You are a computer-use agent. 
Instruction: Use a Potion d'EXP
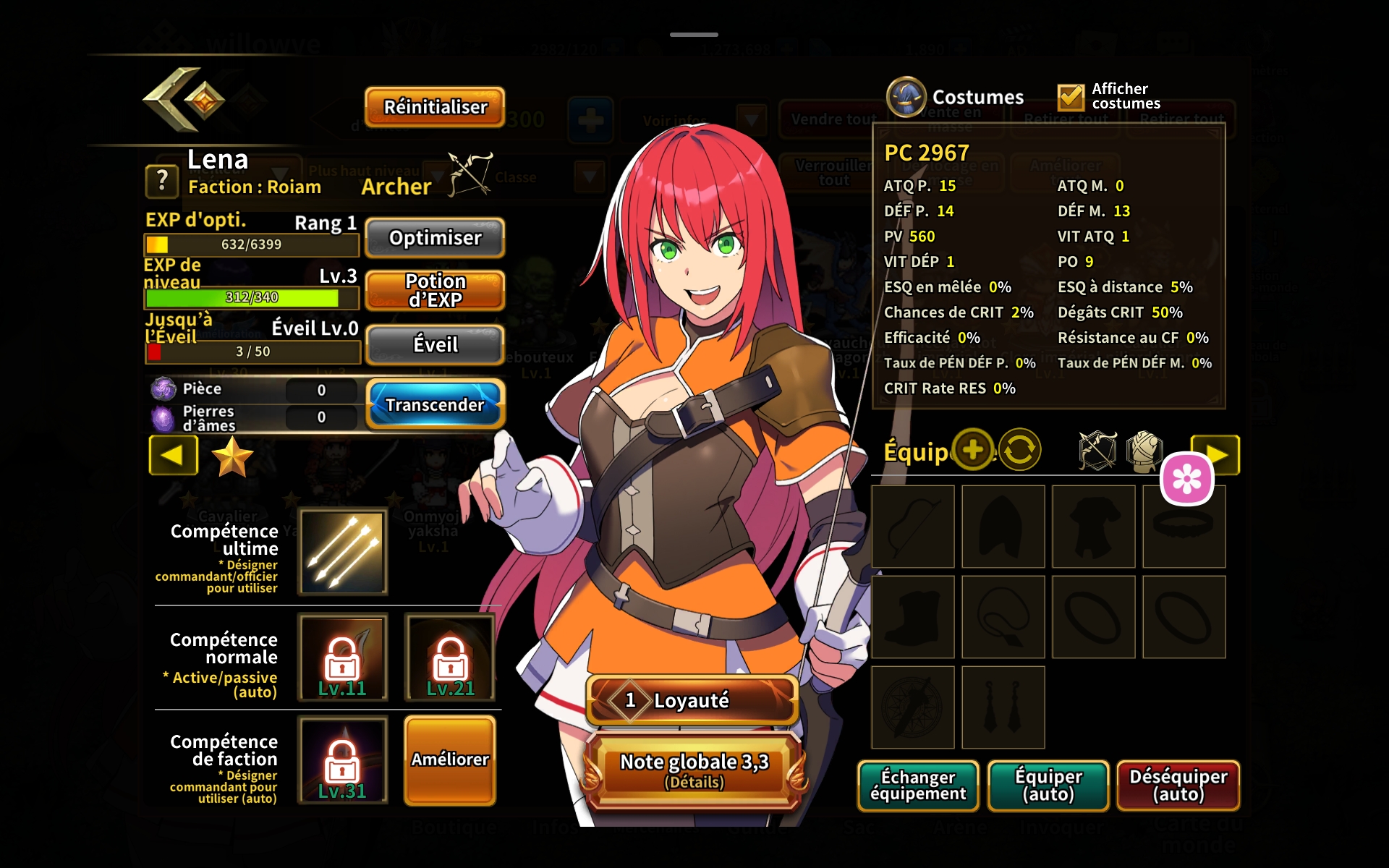tap(435, 291)
